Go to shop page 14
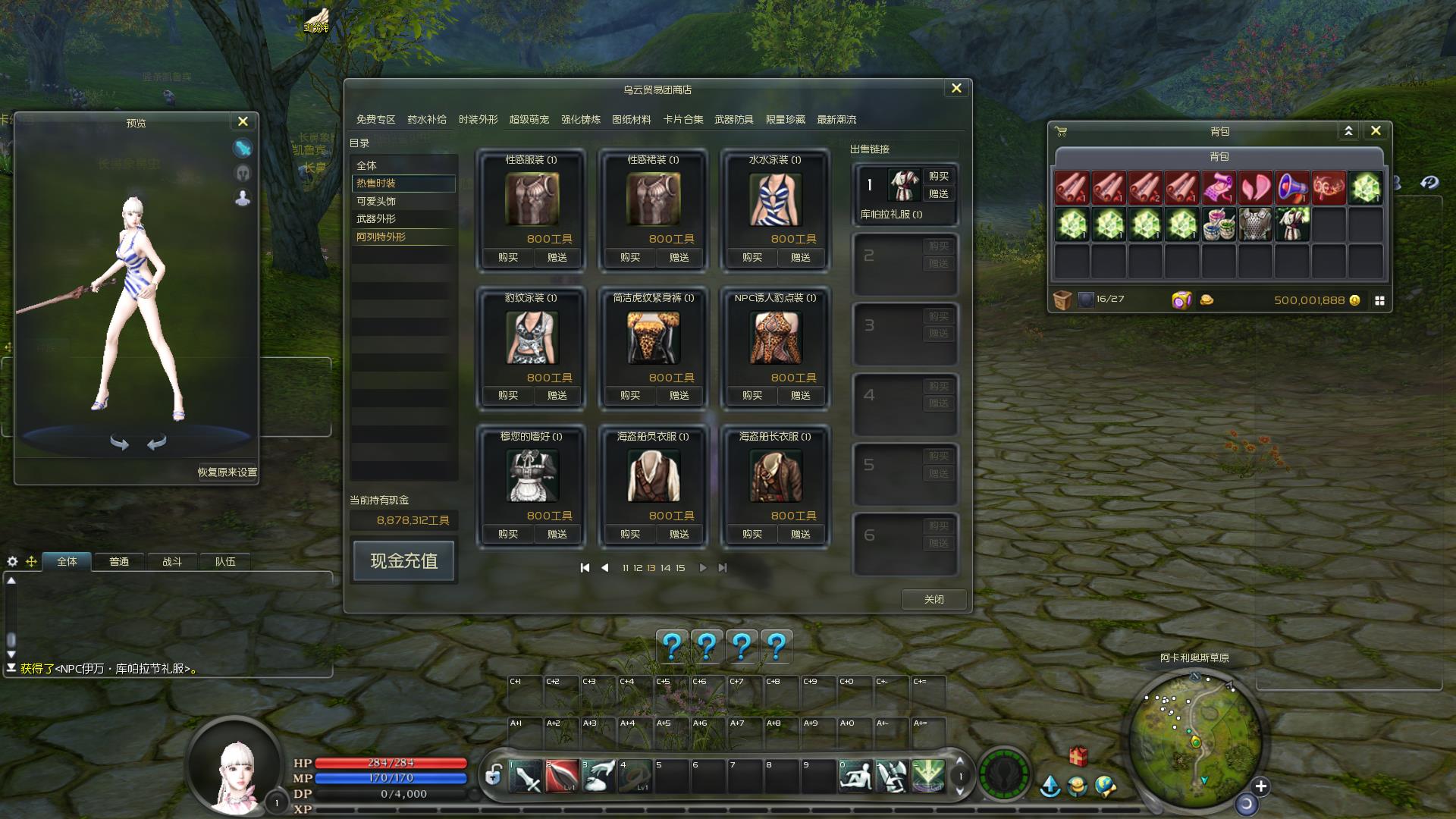The image size is (1456, 819). click(665, 568)
